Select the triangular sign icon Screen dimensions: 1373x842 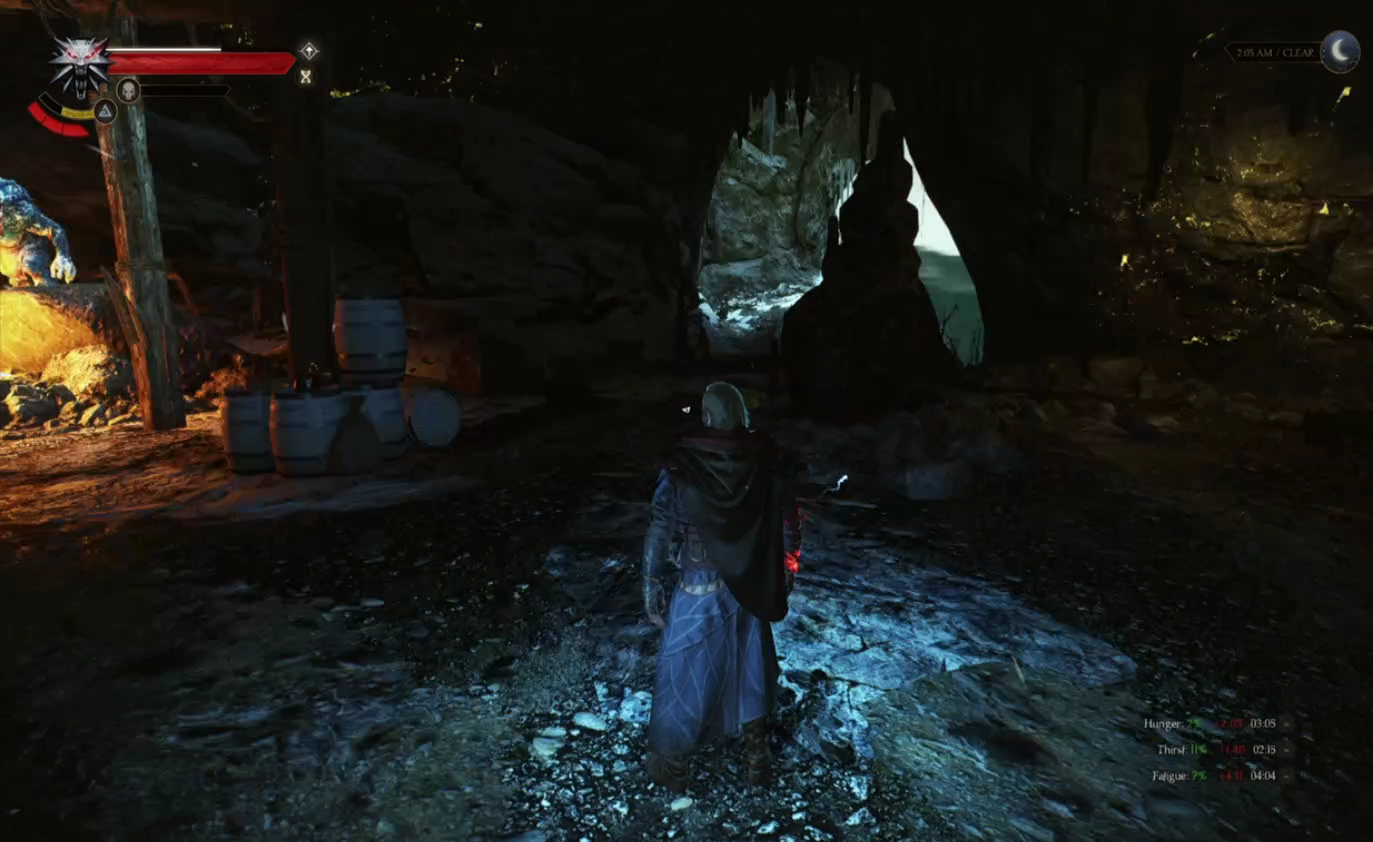pos(105,111)
